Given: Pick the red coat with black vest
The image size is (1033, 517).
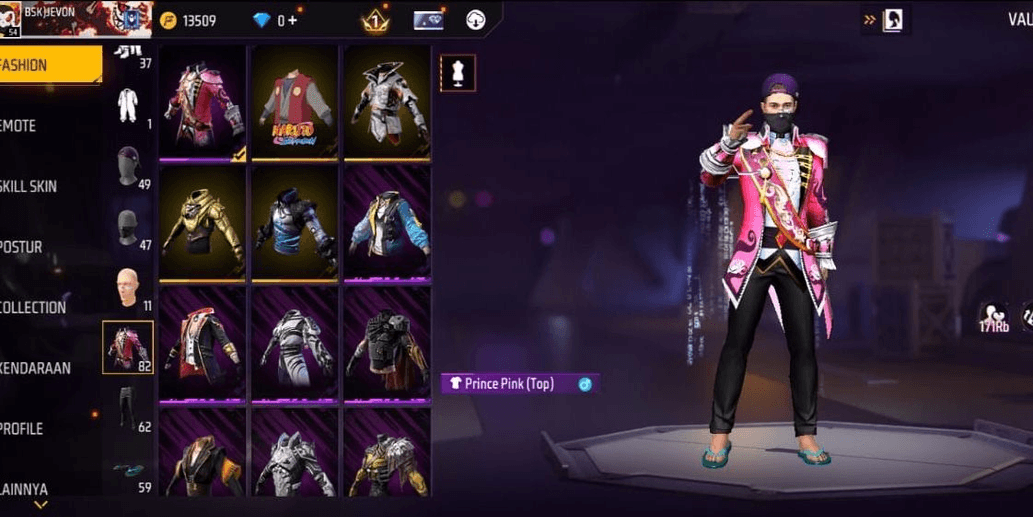Looking at the screenshot, I should 203,343.
